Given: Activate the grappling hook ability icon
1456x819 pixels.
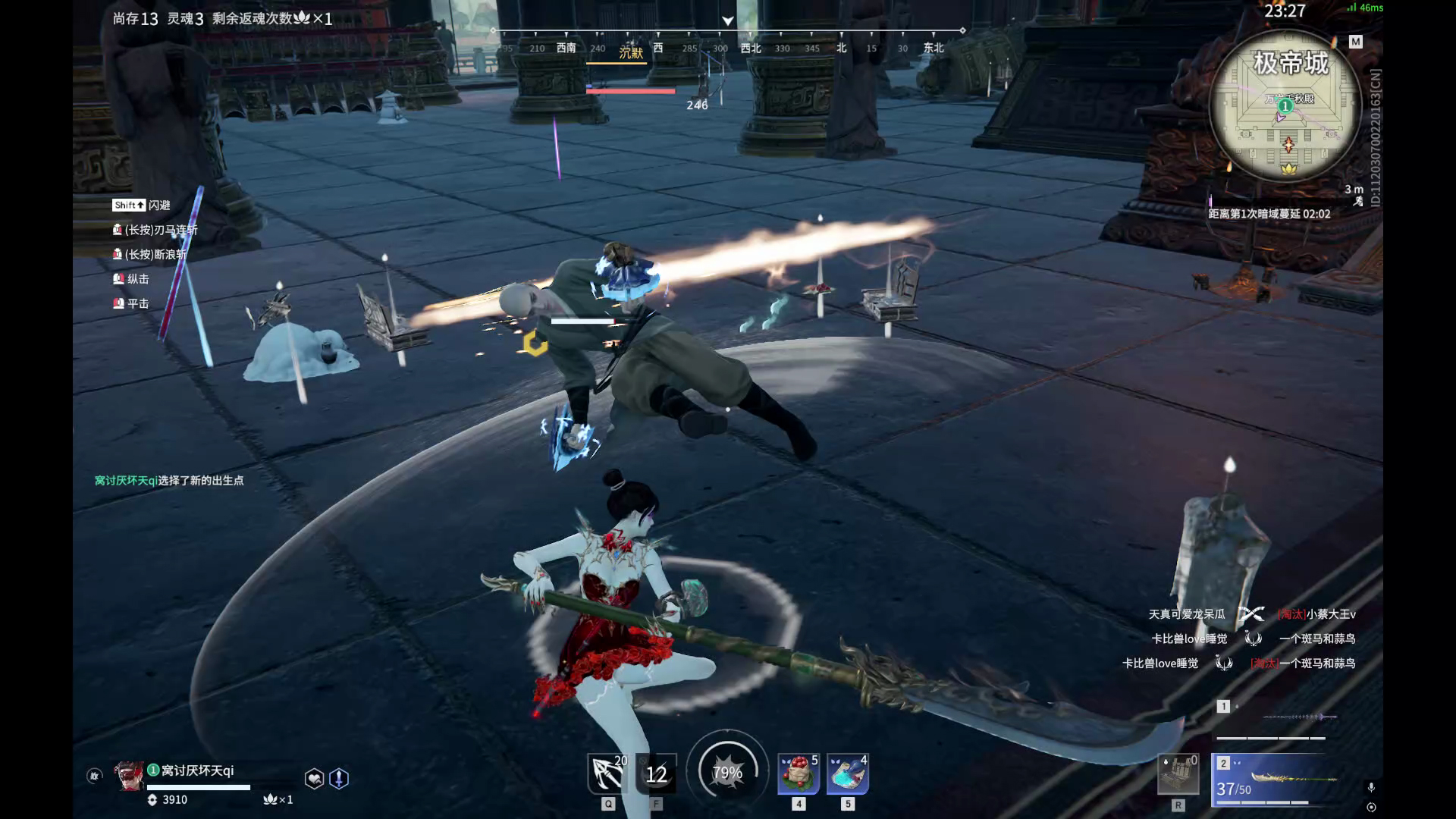Looking at the screenshot, I should coord(607,773).
